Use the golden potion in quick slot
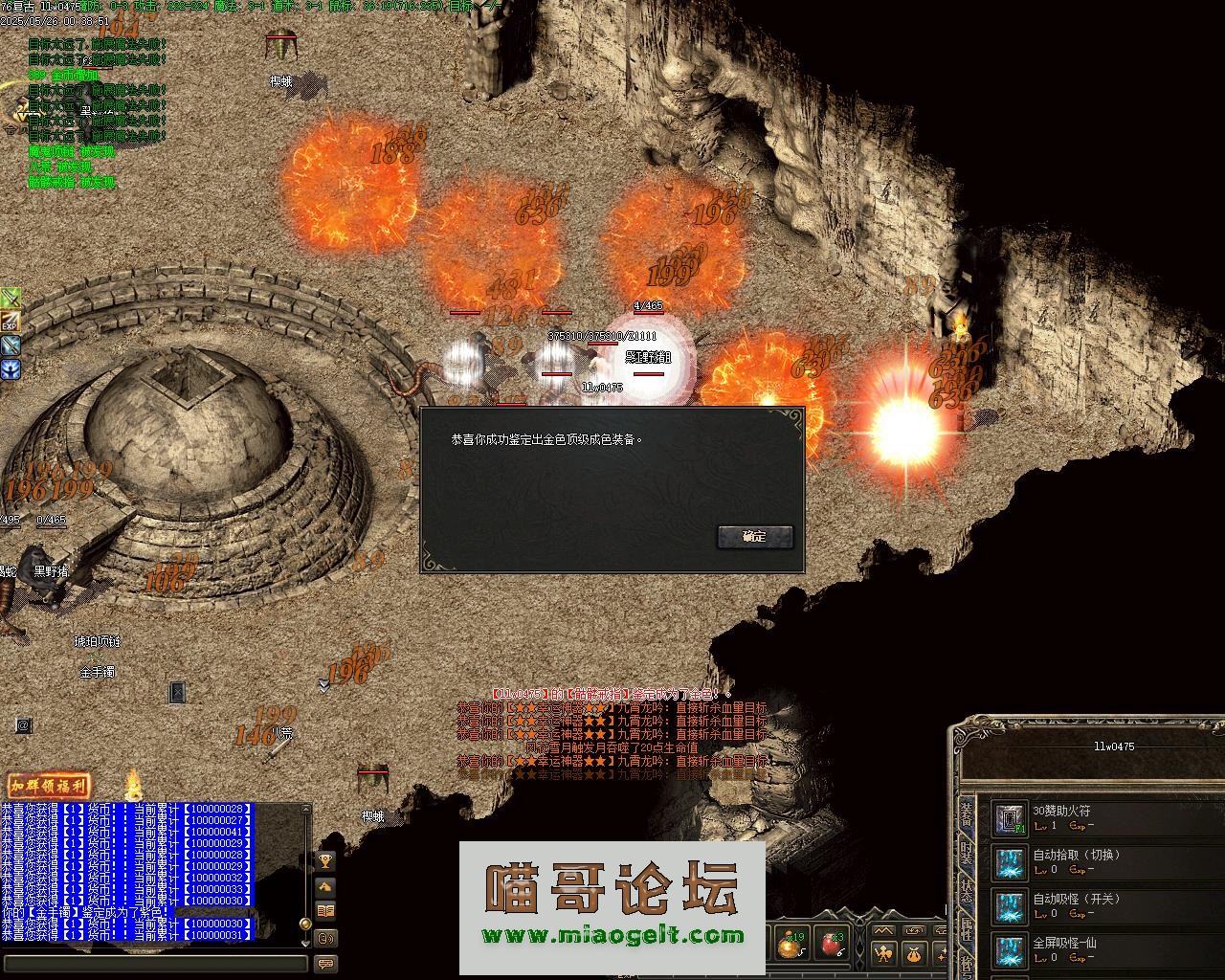This screenshot has width=1225, height=980. pyautogui.click(x=791, y=946)
